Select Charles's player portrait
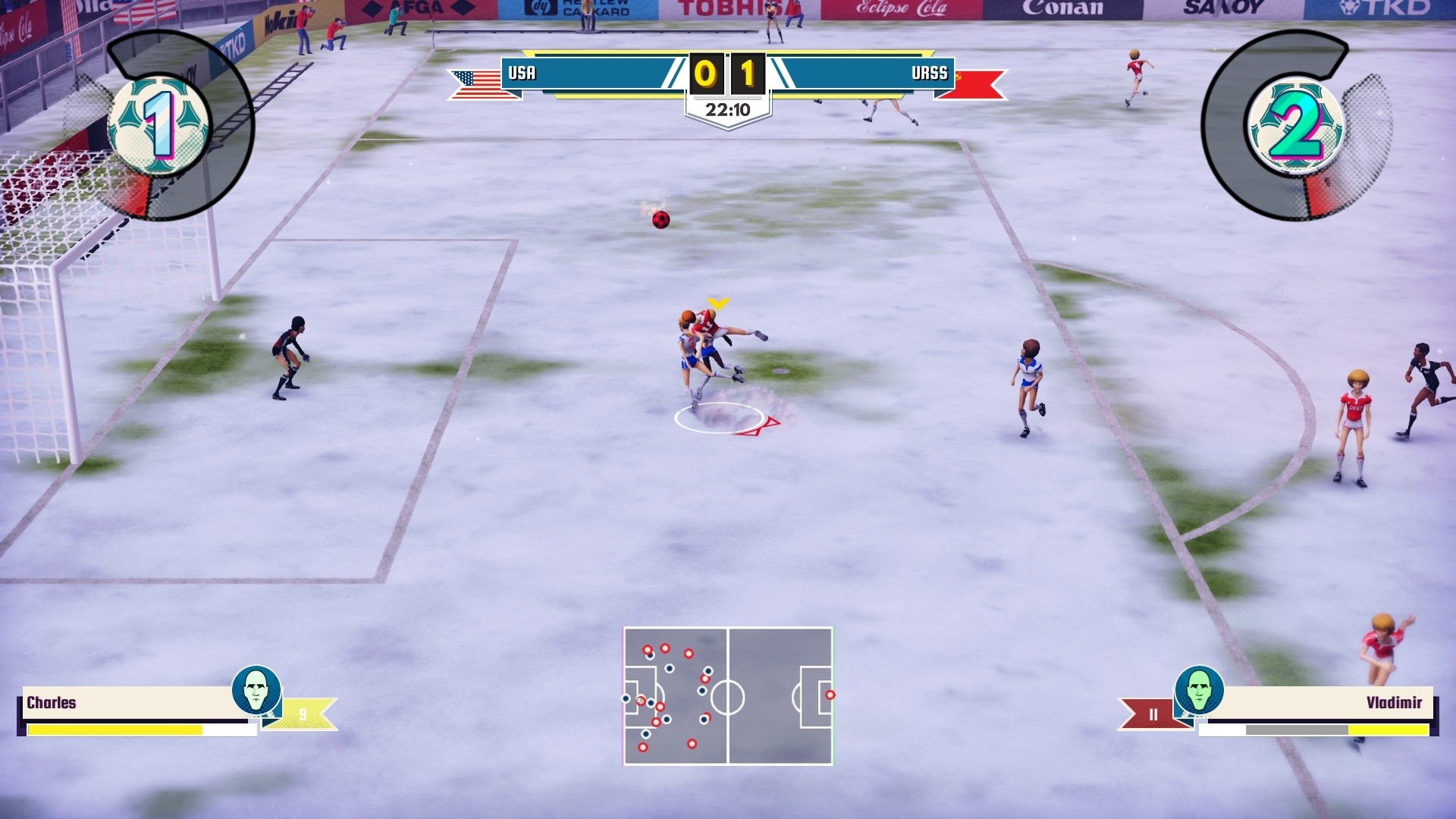Viewport: 1456px width, 819px height. [x=256, y=690]
